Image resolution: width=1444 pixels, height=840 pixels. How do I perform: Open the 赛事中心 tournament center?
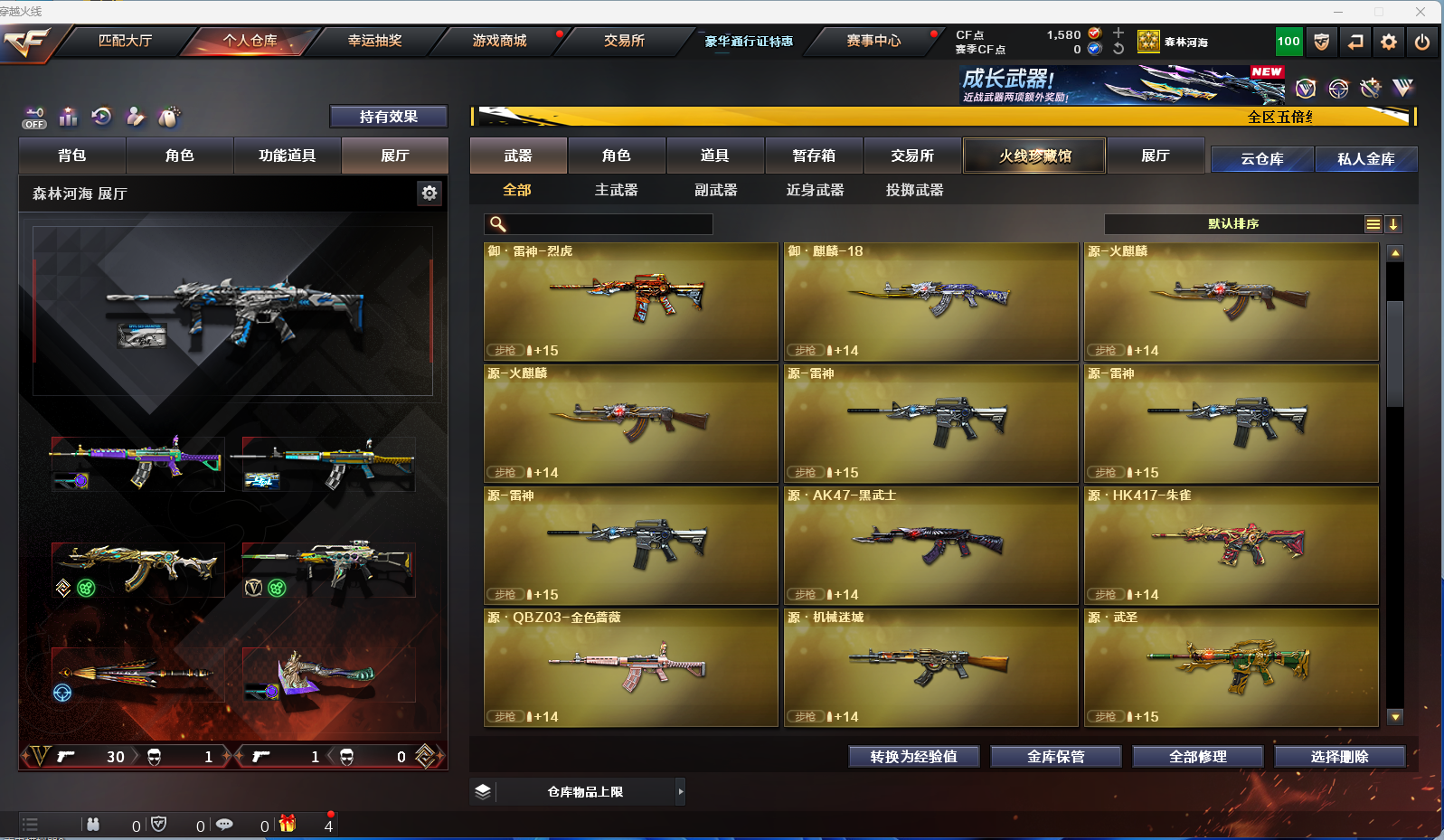pyautogui.click(x=873, y=41)
